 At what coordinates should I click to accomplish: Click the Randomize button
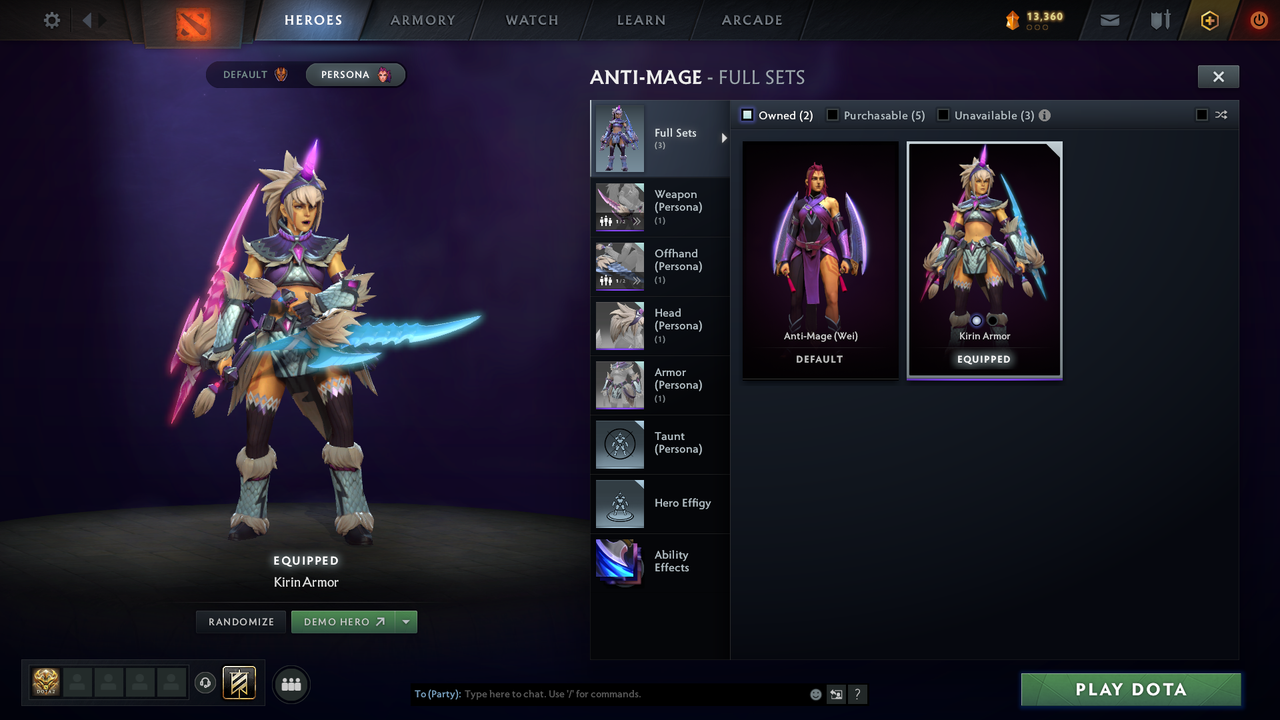click(240, 621)
